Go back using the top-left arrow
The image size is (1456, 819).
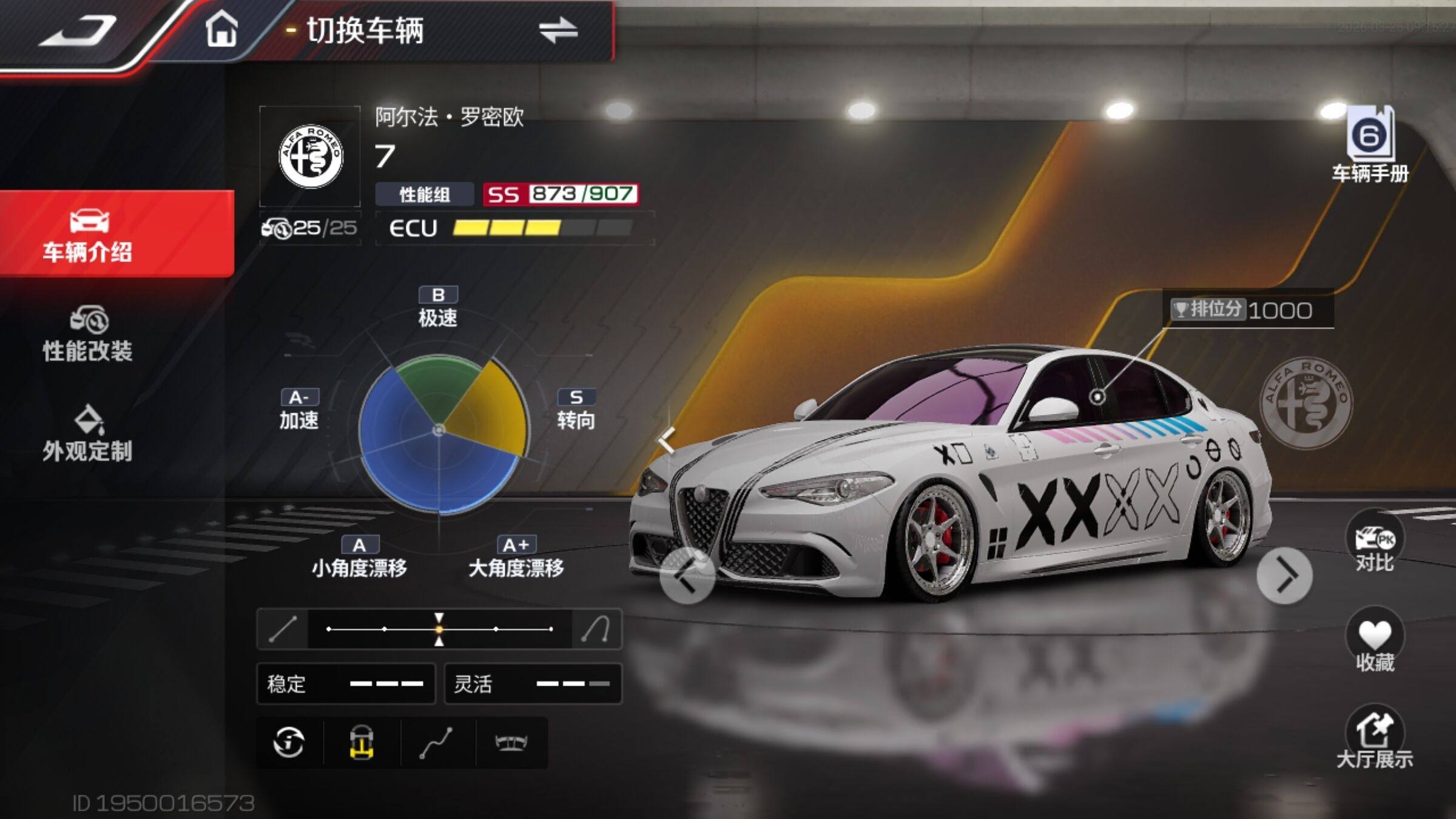coord(79,32)
